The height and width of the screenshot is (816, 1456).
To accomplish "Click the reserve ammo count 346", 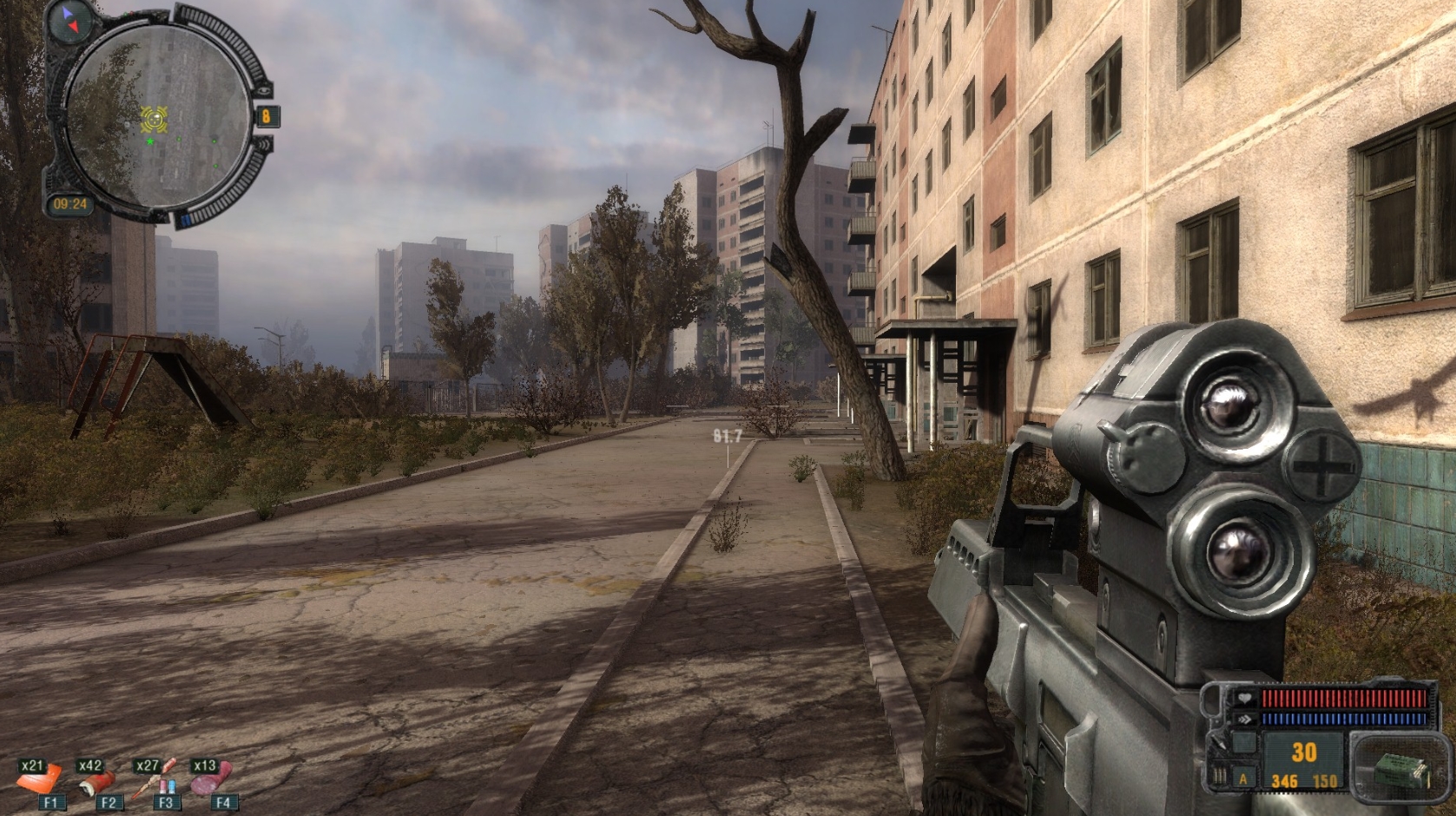I will (1284, 780).
